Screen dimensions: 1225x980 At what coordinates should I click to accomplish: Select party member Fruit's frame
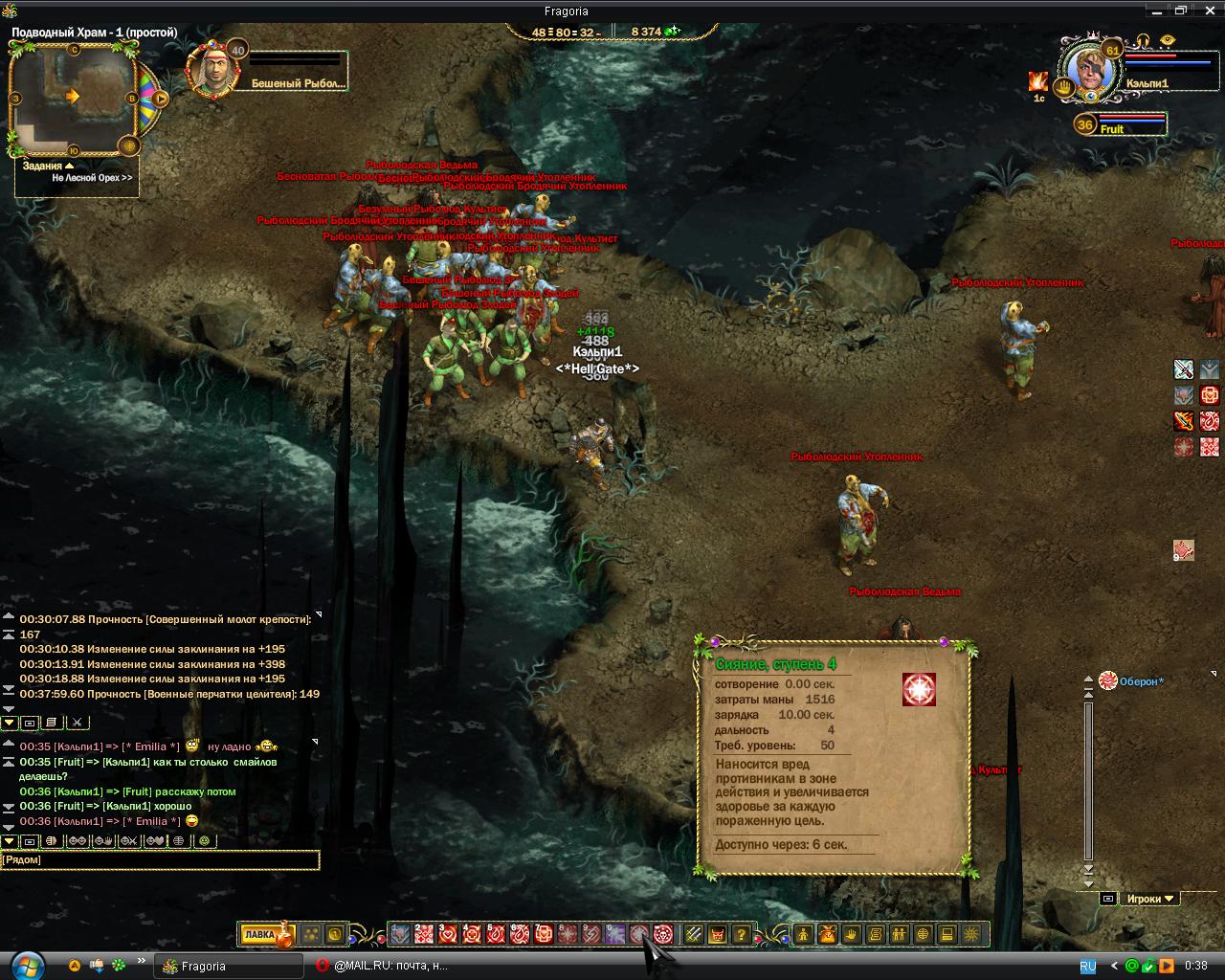(x=1120, y=124)
